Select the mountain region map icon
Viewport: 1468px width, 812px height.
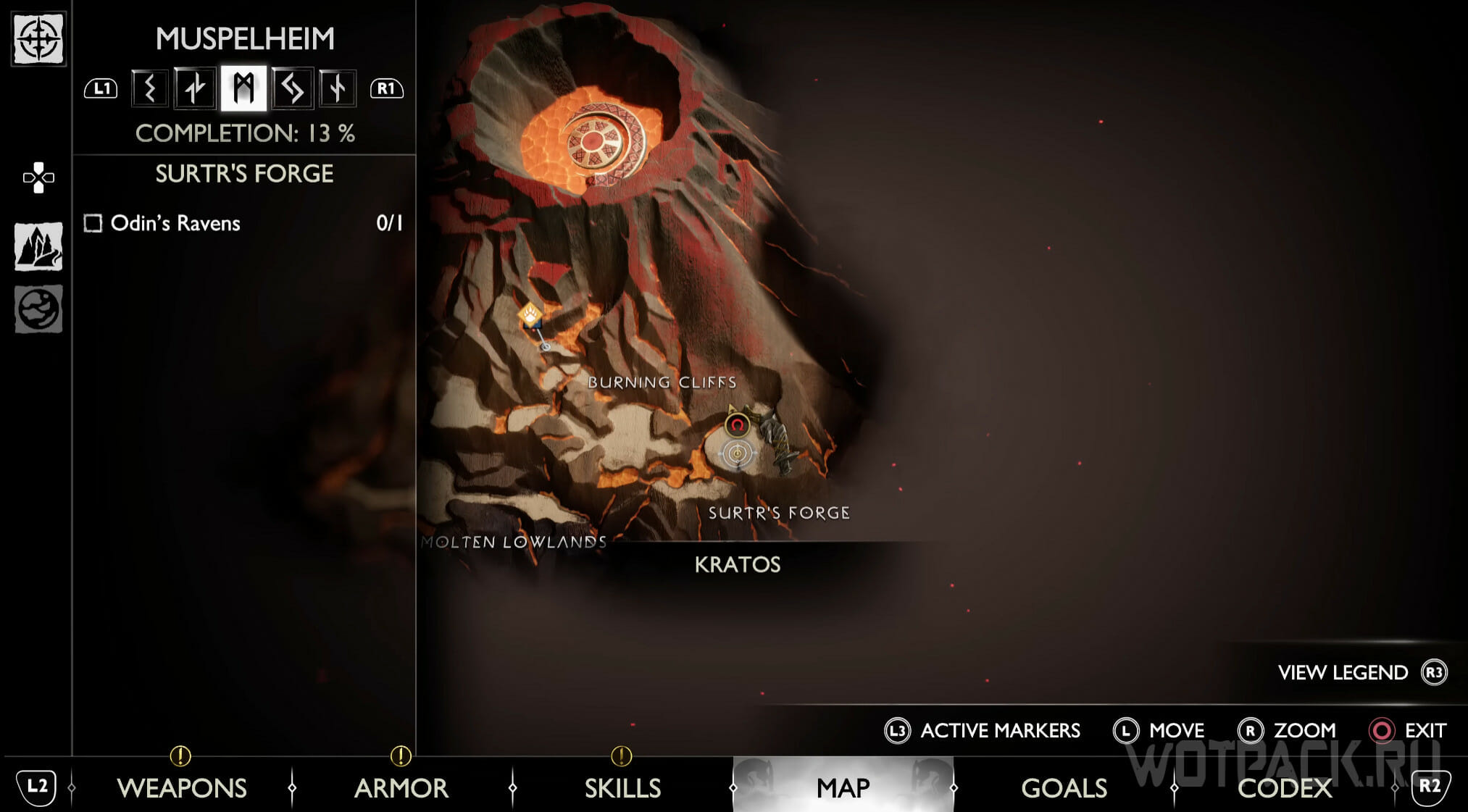pyautogui.click(x=38, y=246)
